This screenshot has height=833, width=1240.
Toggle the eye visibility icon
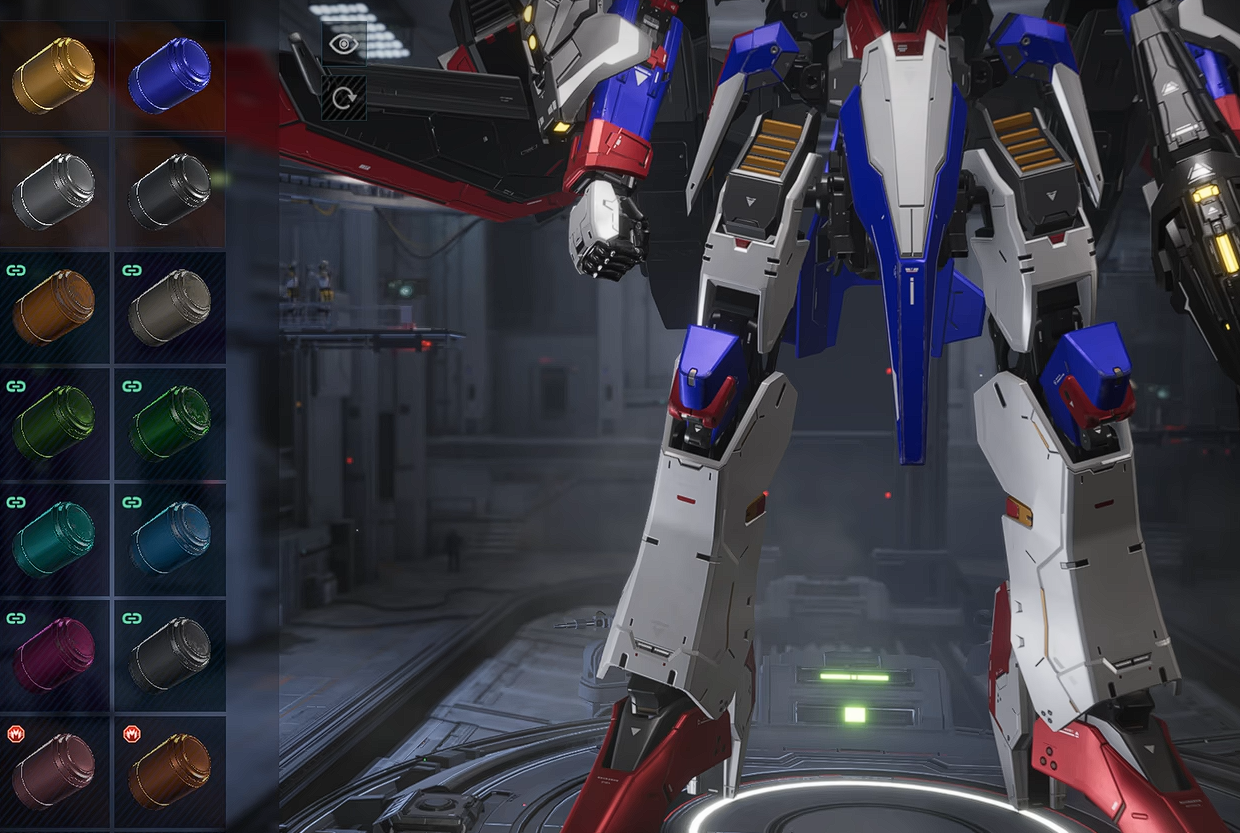pos(343,44)
